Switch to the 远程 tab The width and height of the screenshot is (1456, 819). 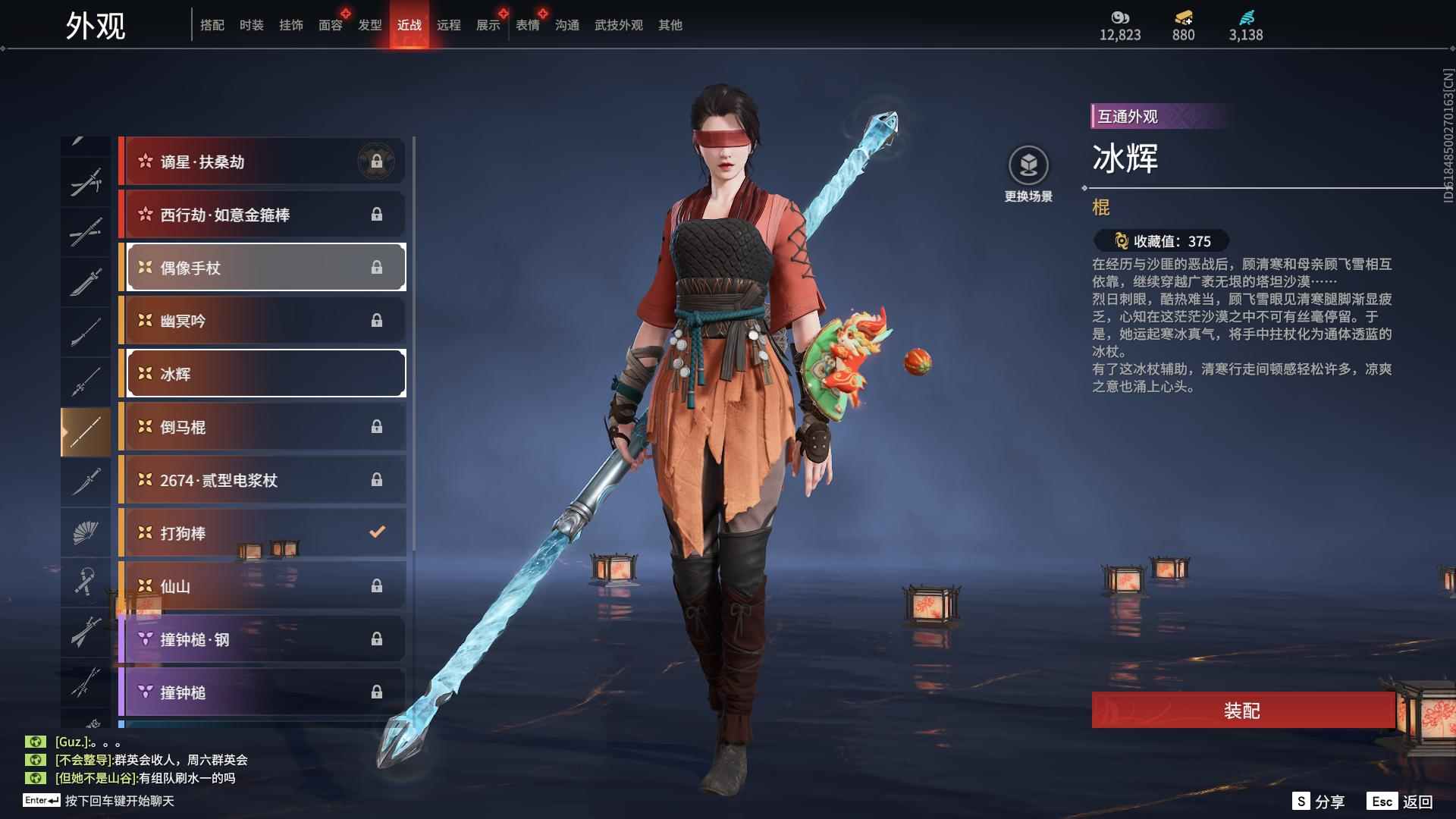450,24
